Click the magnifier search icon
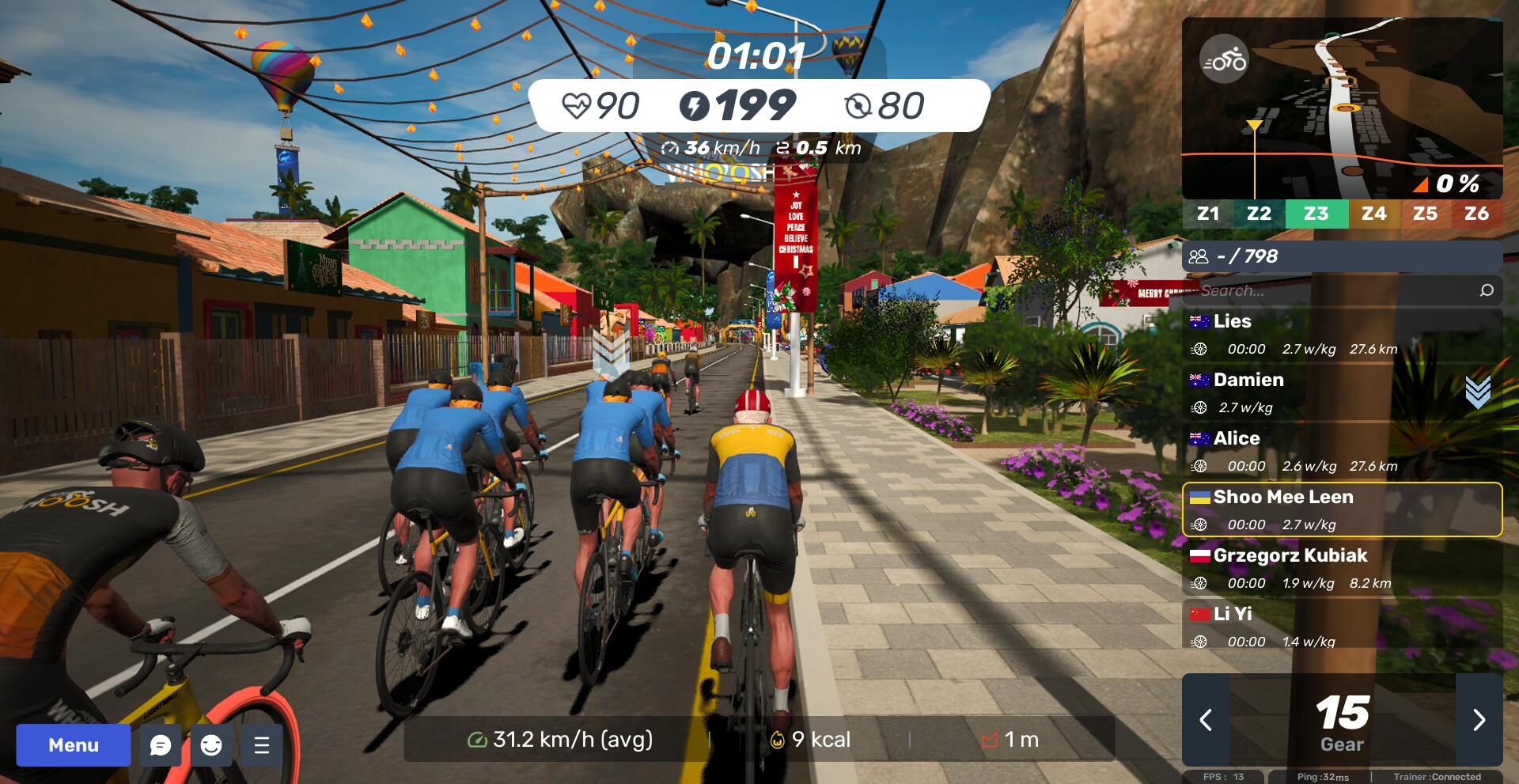The width and height of the screenshot is (1519, 784). pyautogui.click(x=1487, y=291)
